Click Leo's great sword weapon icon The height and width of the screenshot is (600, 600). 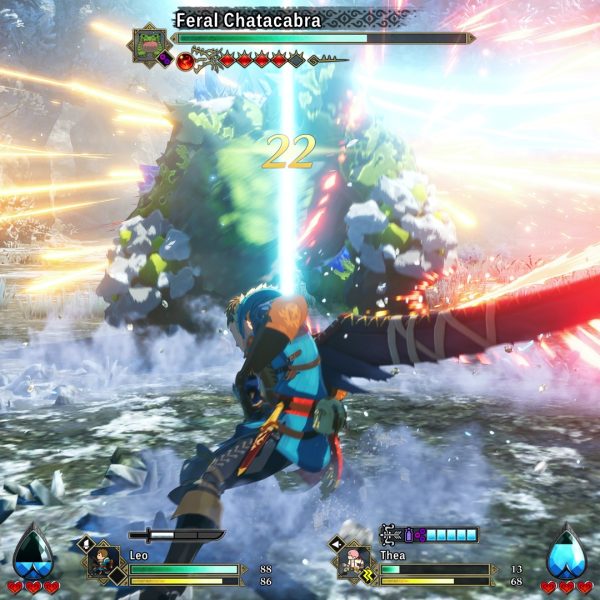pyautogui.click(x=176, y=535)
